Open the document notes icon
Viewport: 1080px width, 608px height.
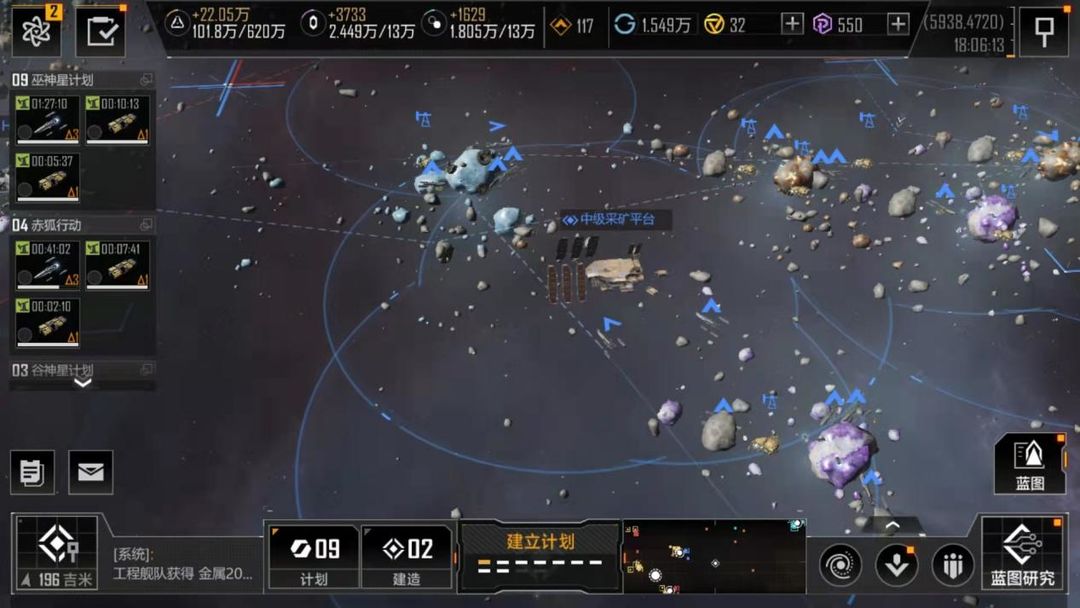coord(32,472)
